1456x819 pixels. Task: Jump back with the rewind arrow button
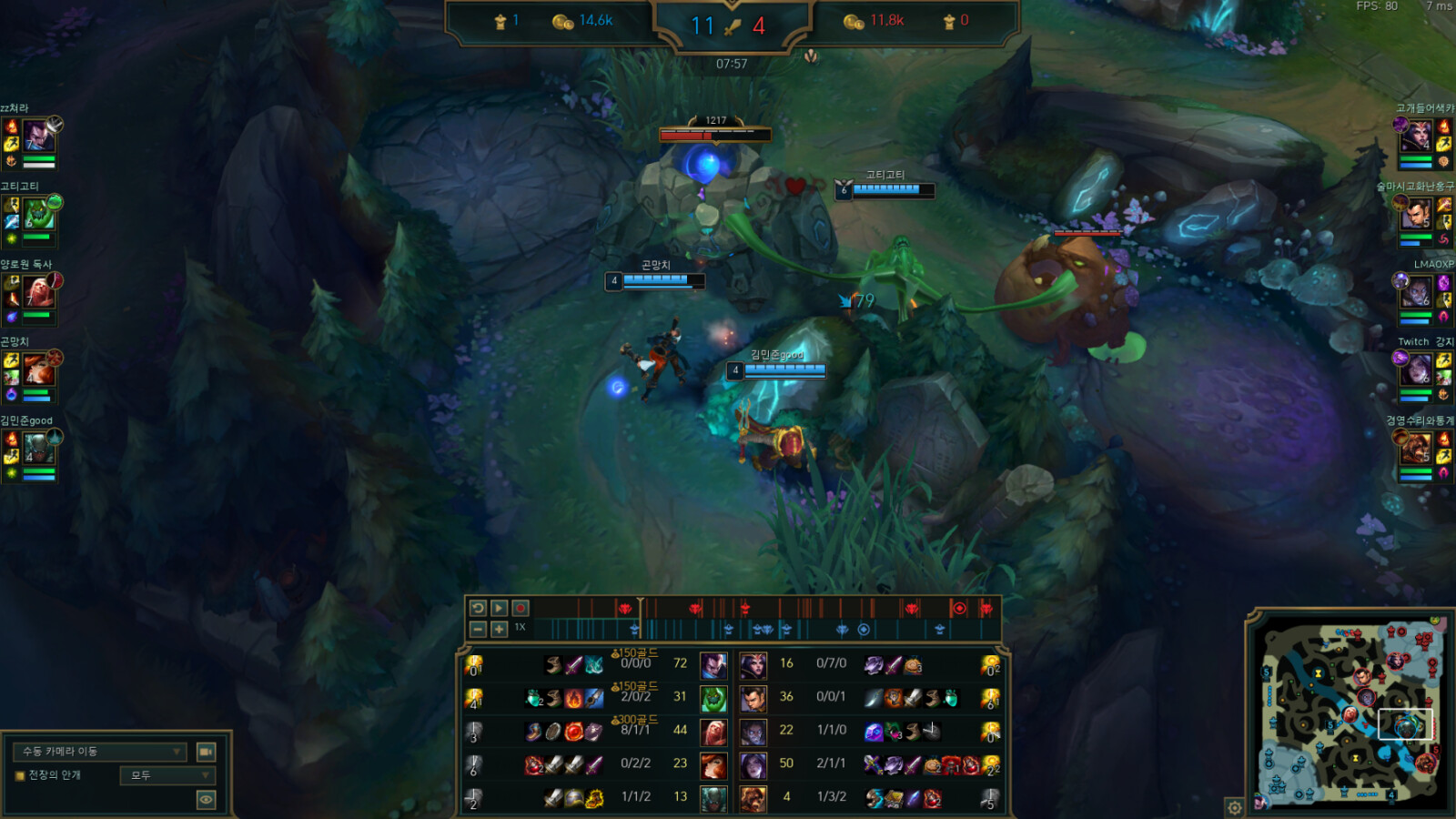point(478,608)
